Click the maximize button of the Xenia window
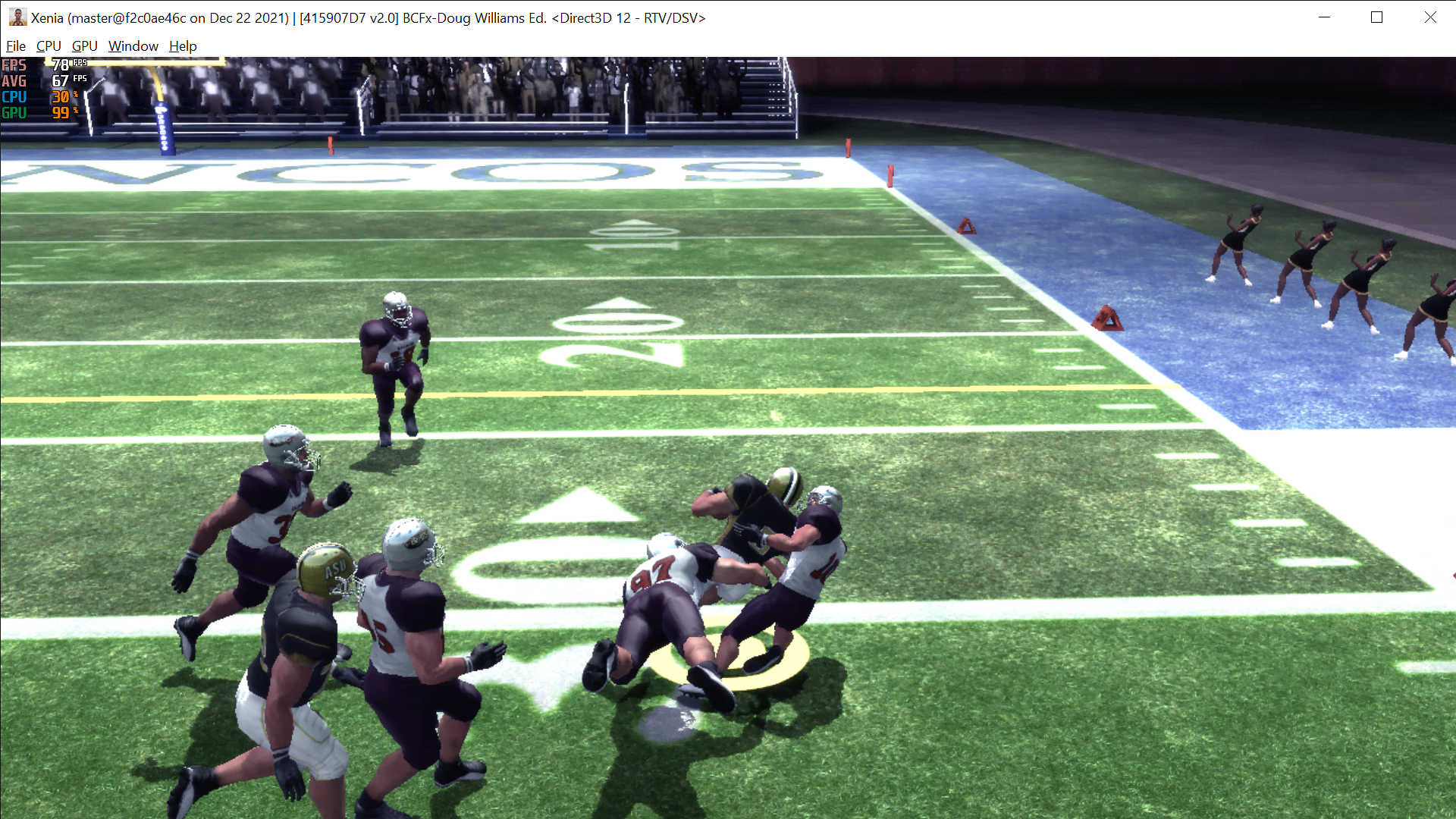The width and height of the screenshot is (1456, 819). click(x=1378, y=17)
